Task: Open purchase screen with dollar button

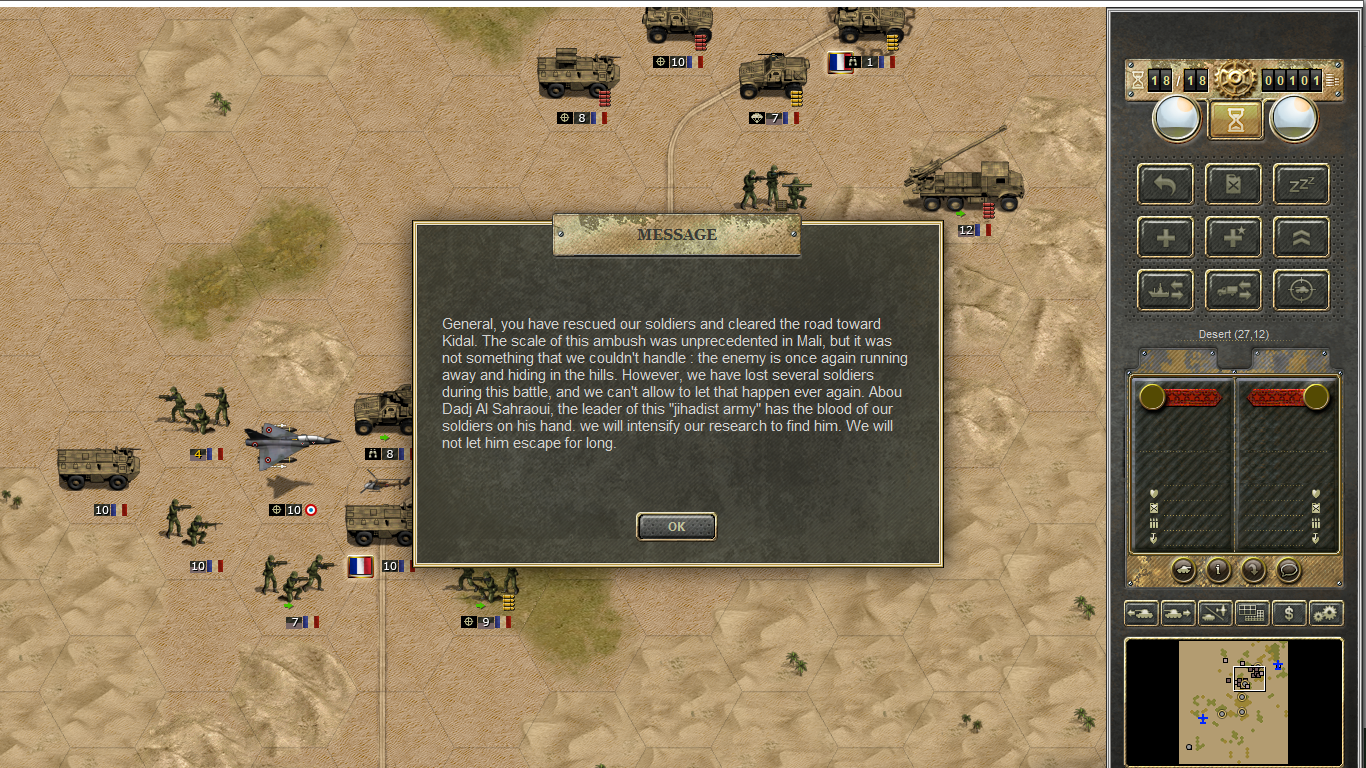Action: click(1289, 613)
